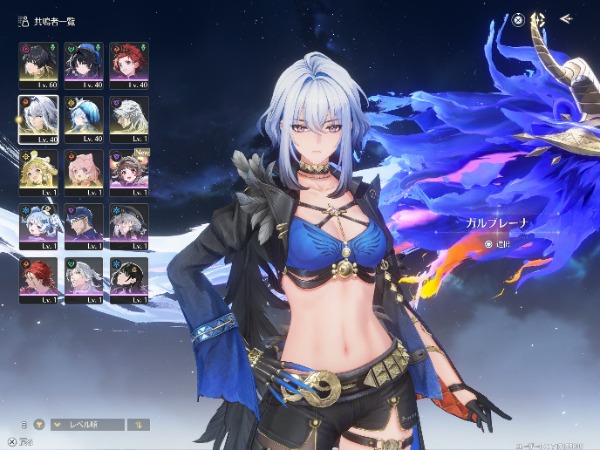This screenshot has width=600, height=450.
Task: Choose the light-blue-haired Lv. 40 resonator
Action: [83, 117]
